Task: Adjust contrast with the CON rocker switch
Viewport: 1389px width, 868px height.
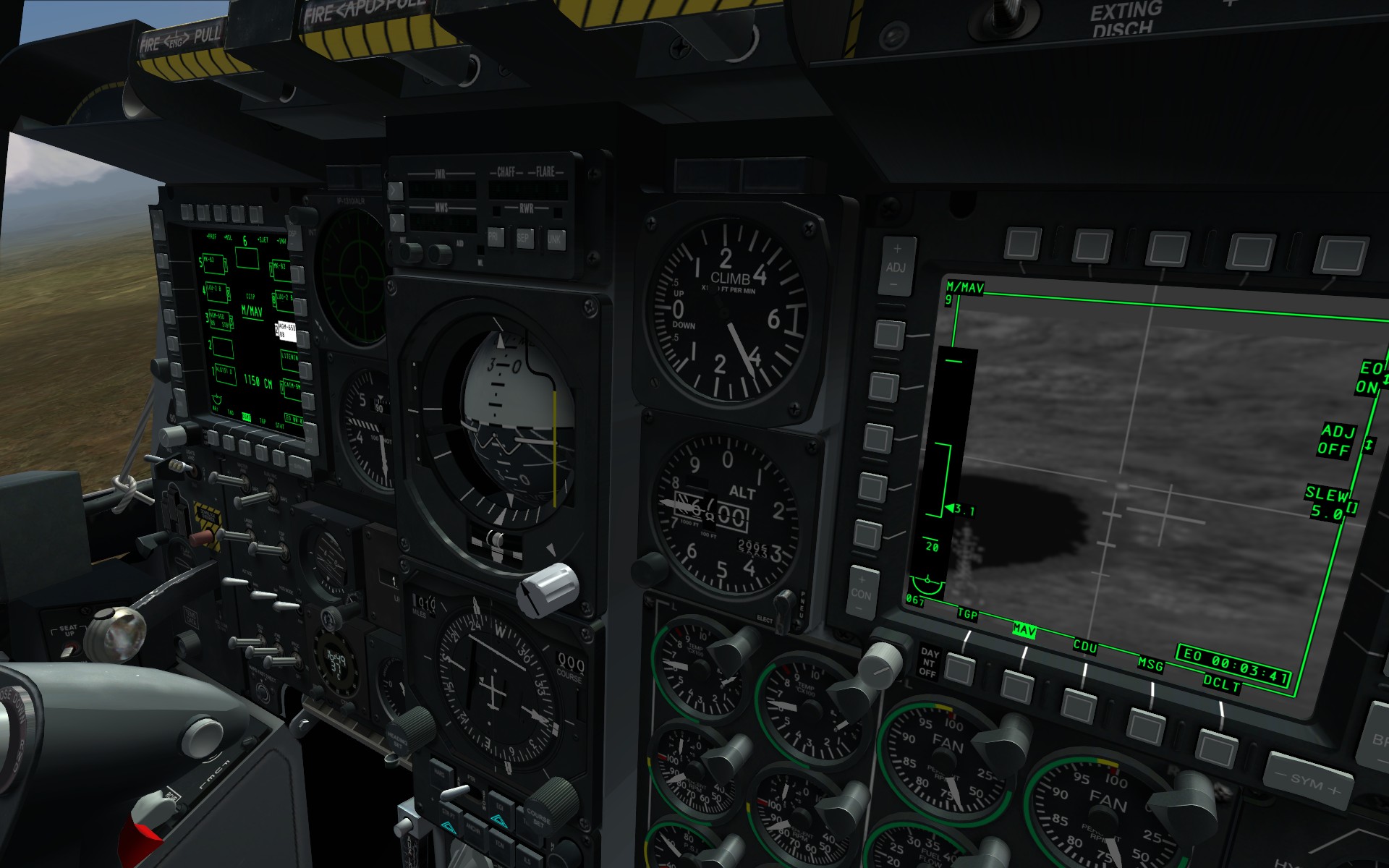Action: (861, 593)
